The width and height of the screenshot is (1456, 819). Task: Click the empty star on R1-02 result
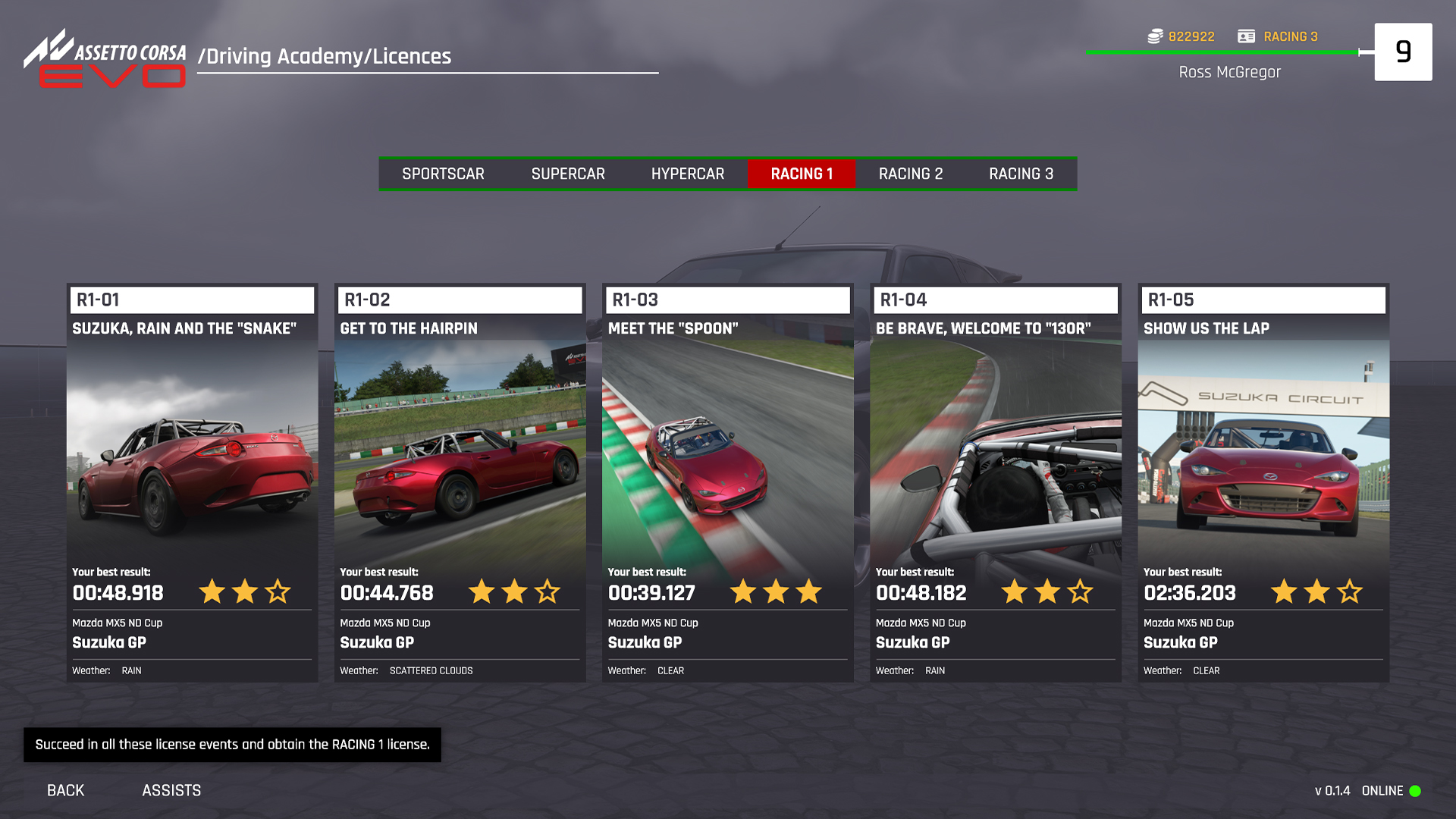point(547,592)
